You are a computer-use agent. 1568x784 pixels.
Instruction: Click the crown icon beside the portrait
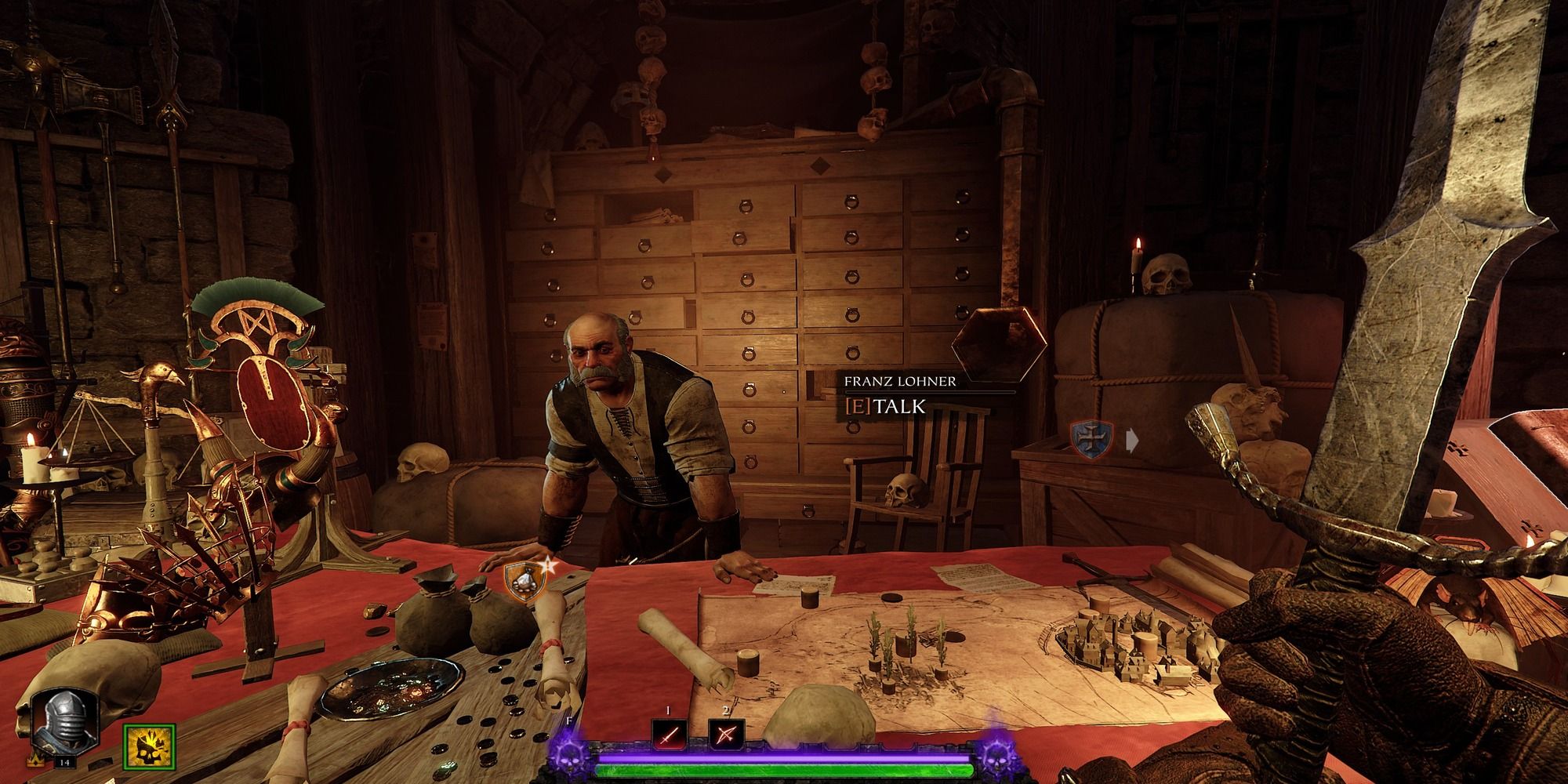point(35,761)
